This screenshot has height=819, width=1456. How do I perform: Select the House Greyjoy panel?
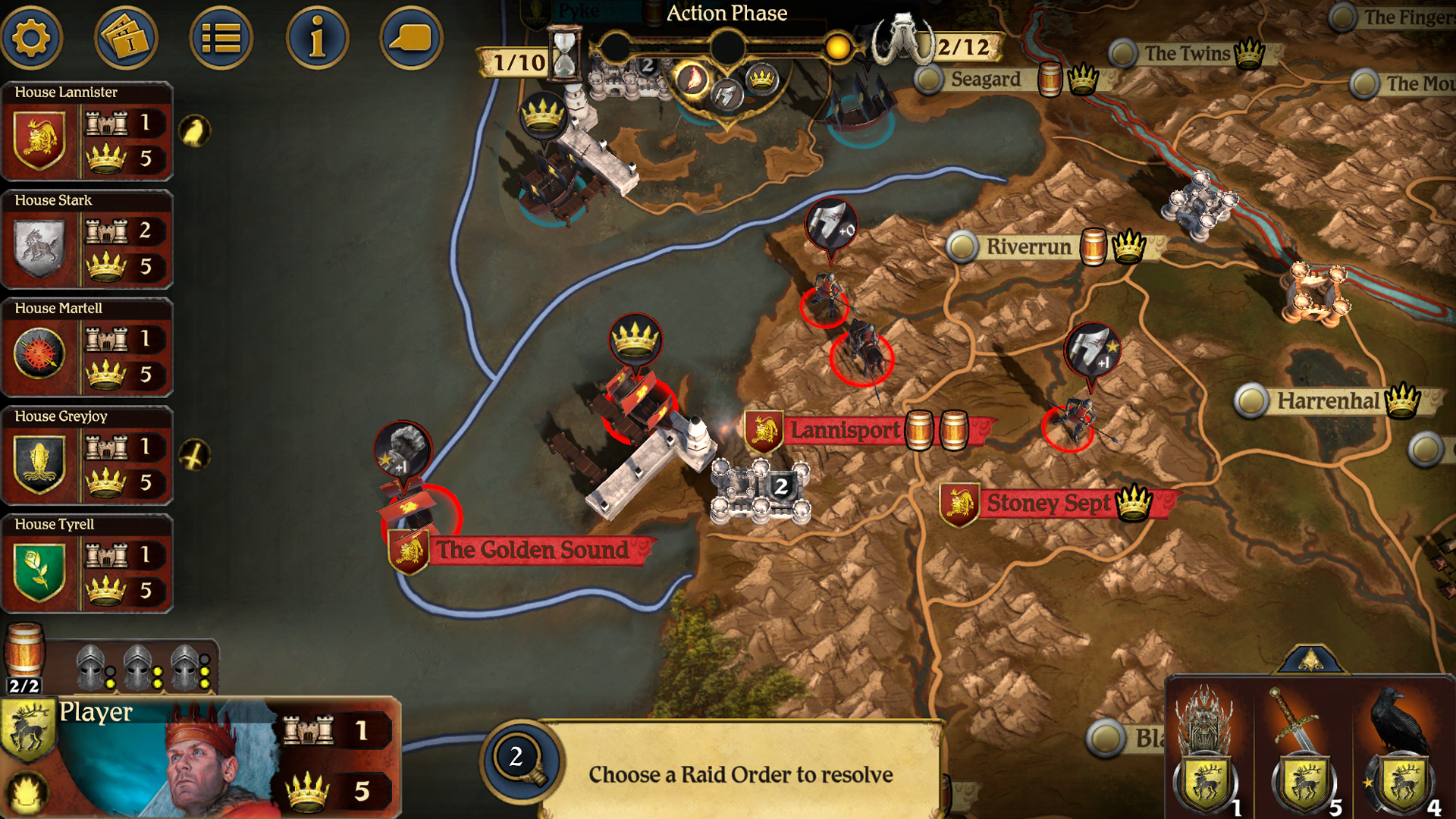click(x=87, y=455)
